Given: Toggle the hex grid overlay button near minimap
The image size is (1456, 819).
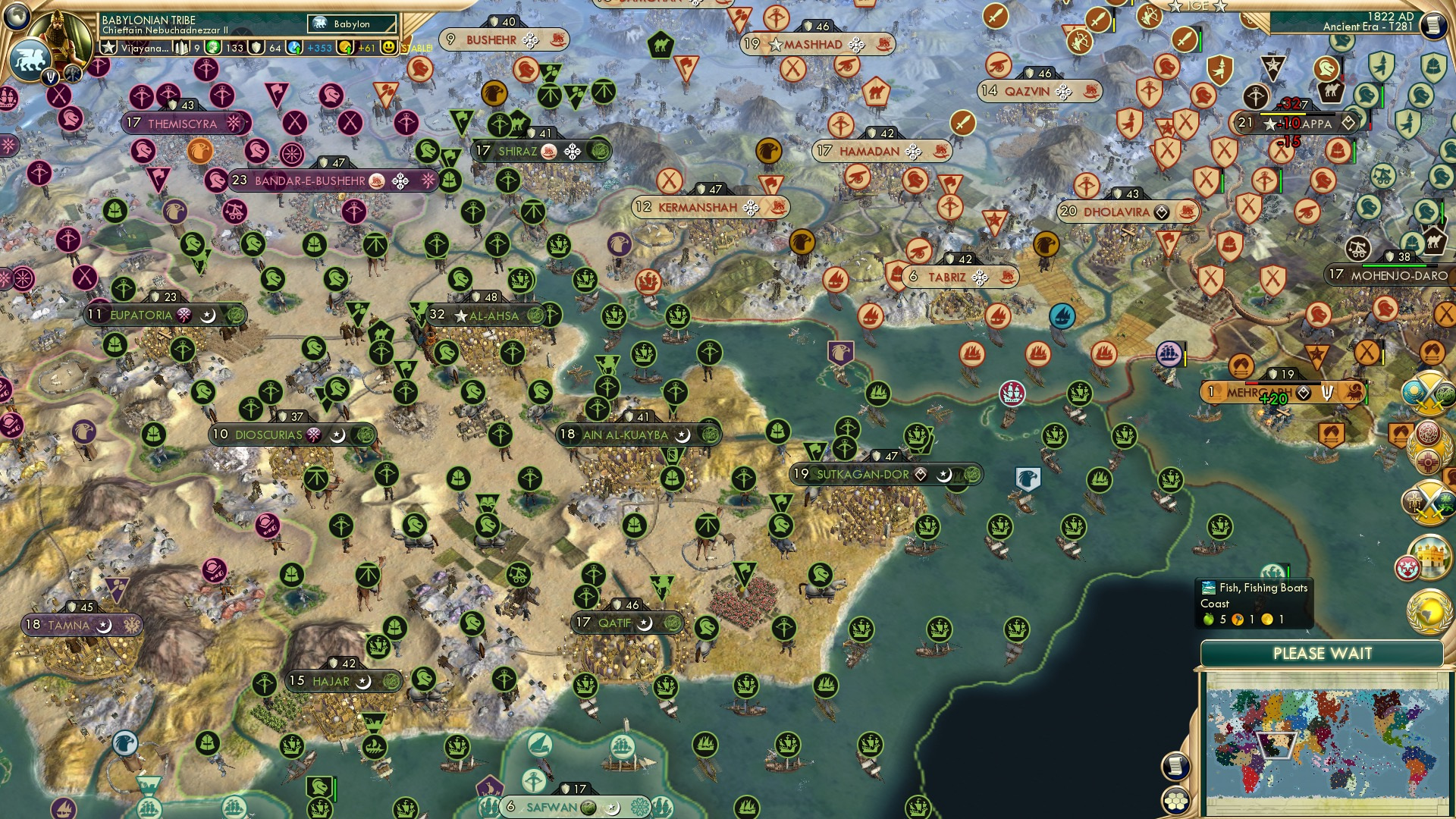Looking at the screenshot, I should click(1175, 800).
